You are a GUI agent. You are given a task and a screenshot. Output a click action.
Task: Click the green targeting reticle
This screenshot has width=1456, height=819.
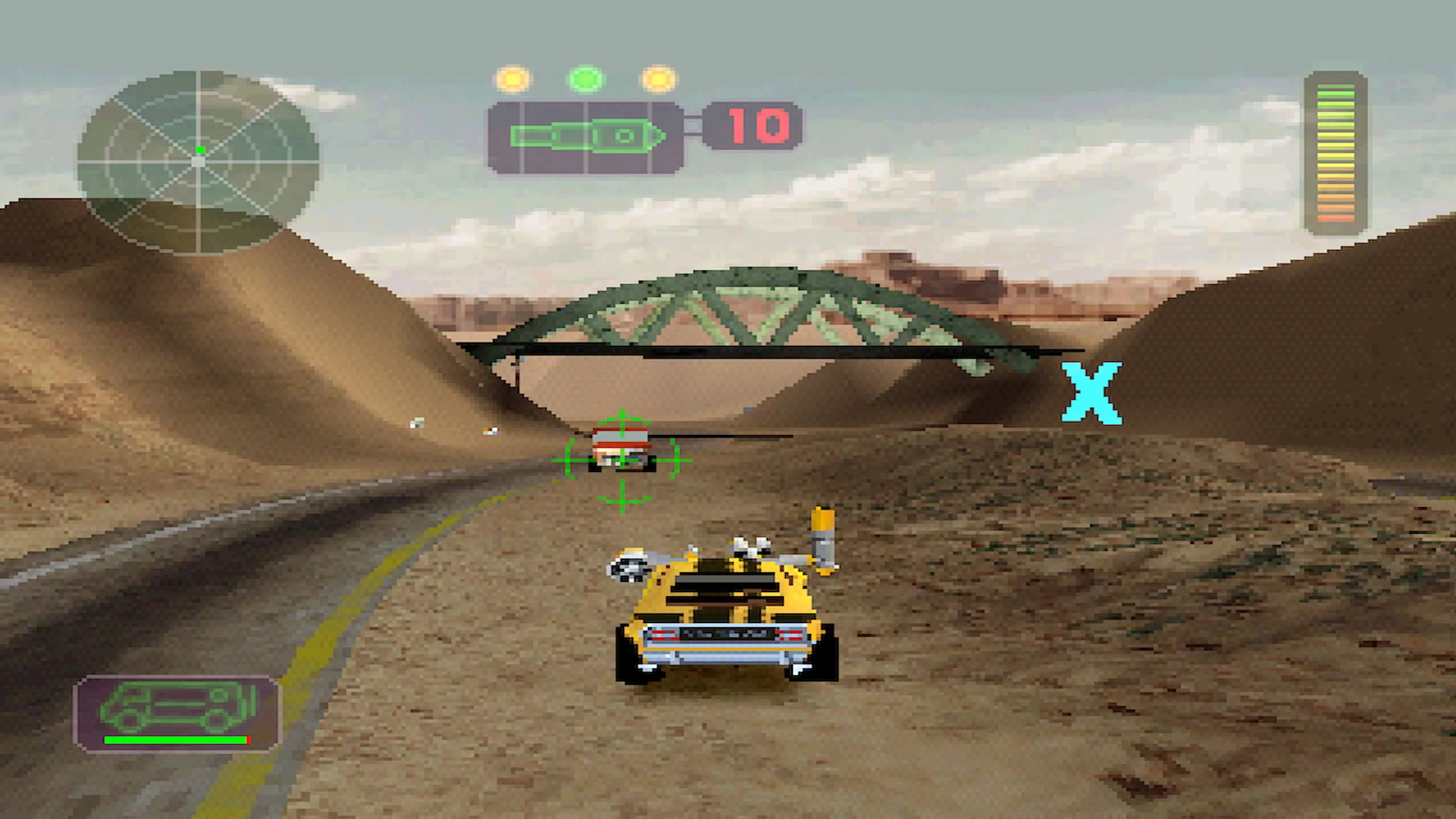(622, 461)
